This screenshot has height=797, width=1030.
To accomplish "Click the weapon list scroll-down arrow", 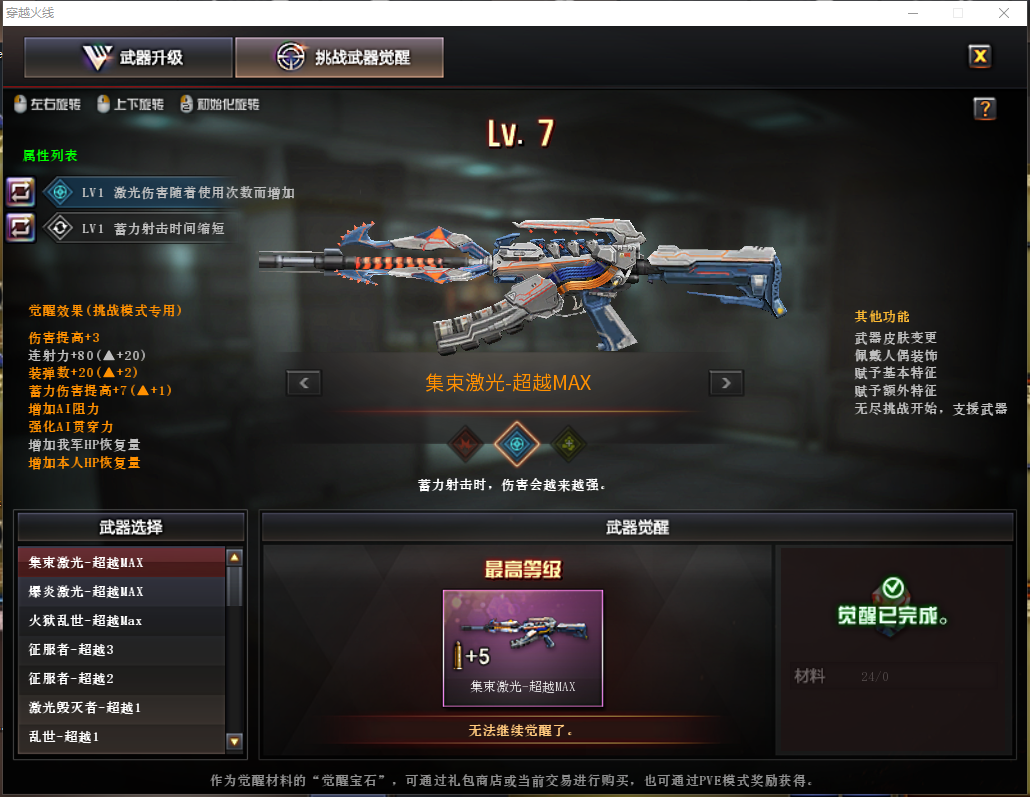I will [x=235, y=741].
